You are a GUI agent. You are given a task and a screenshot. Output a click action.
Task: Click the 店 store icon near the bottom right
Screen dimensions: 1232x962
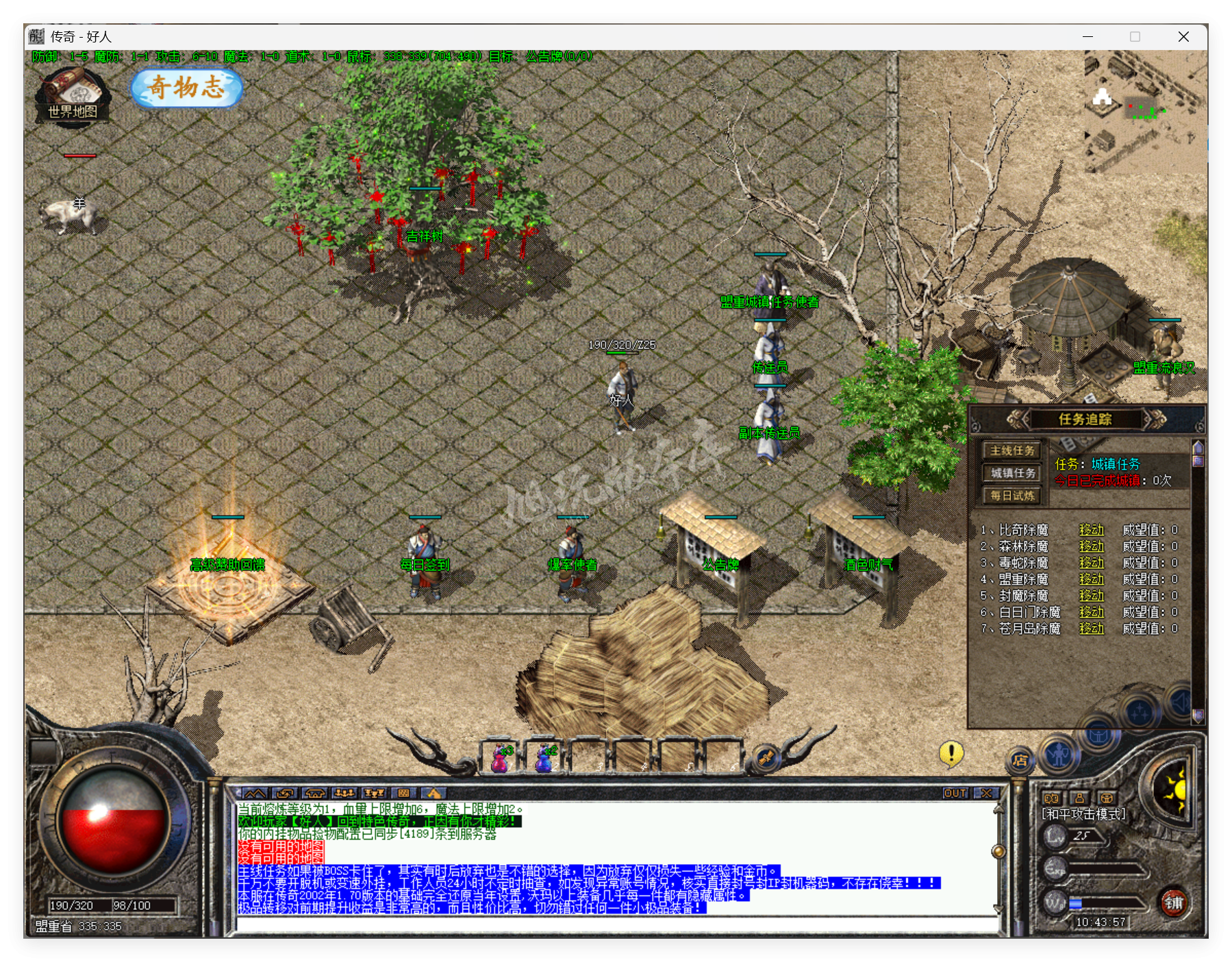click(1020, 760)
